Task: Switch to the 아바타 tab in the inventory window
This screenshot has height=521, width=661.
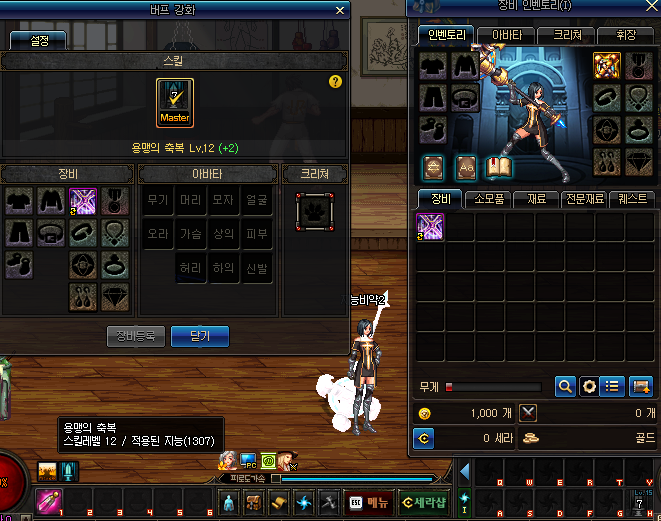Action: [x=505, y=35]
